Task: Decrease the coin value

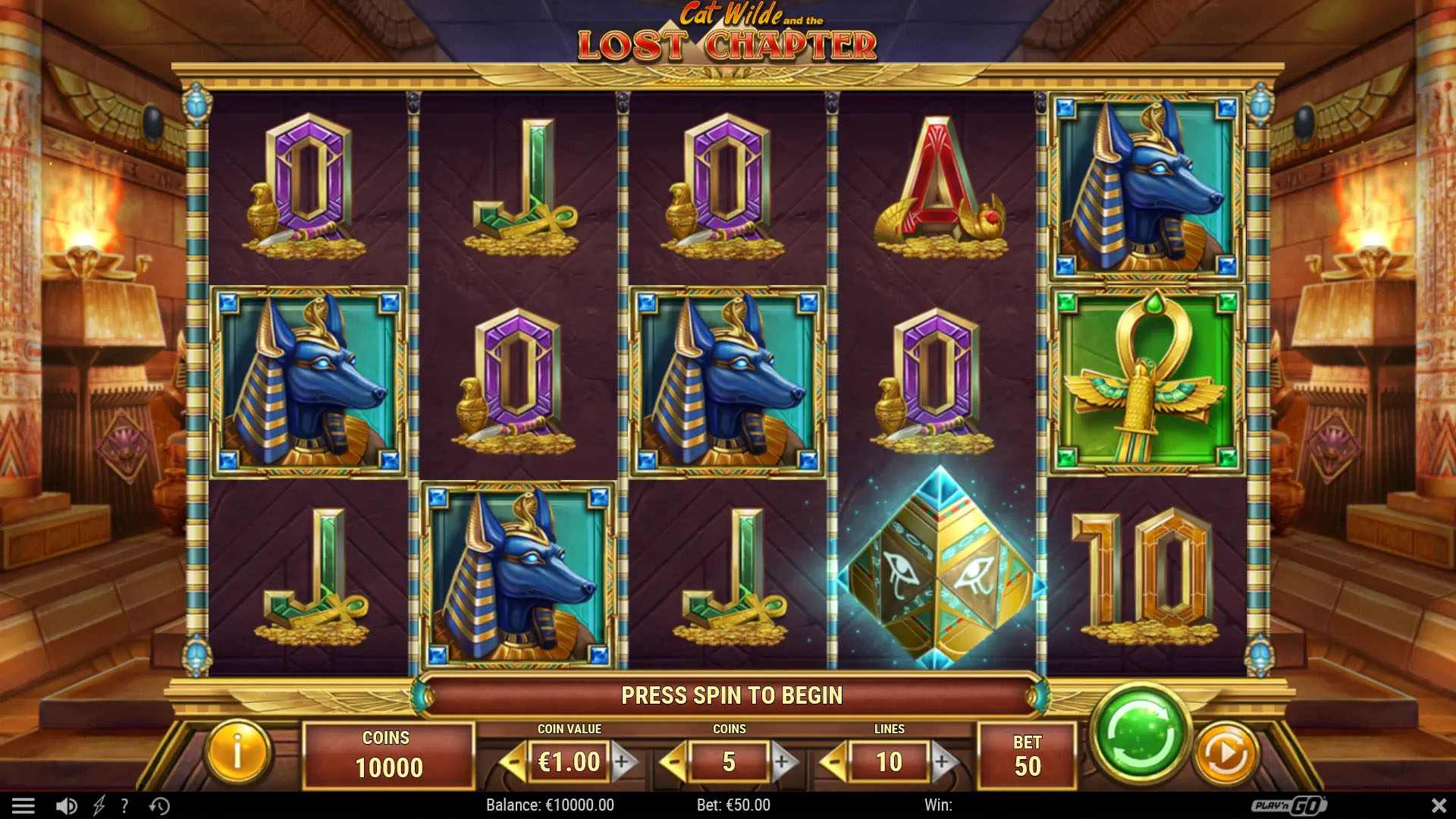Action: point(515,761)
